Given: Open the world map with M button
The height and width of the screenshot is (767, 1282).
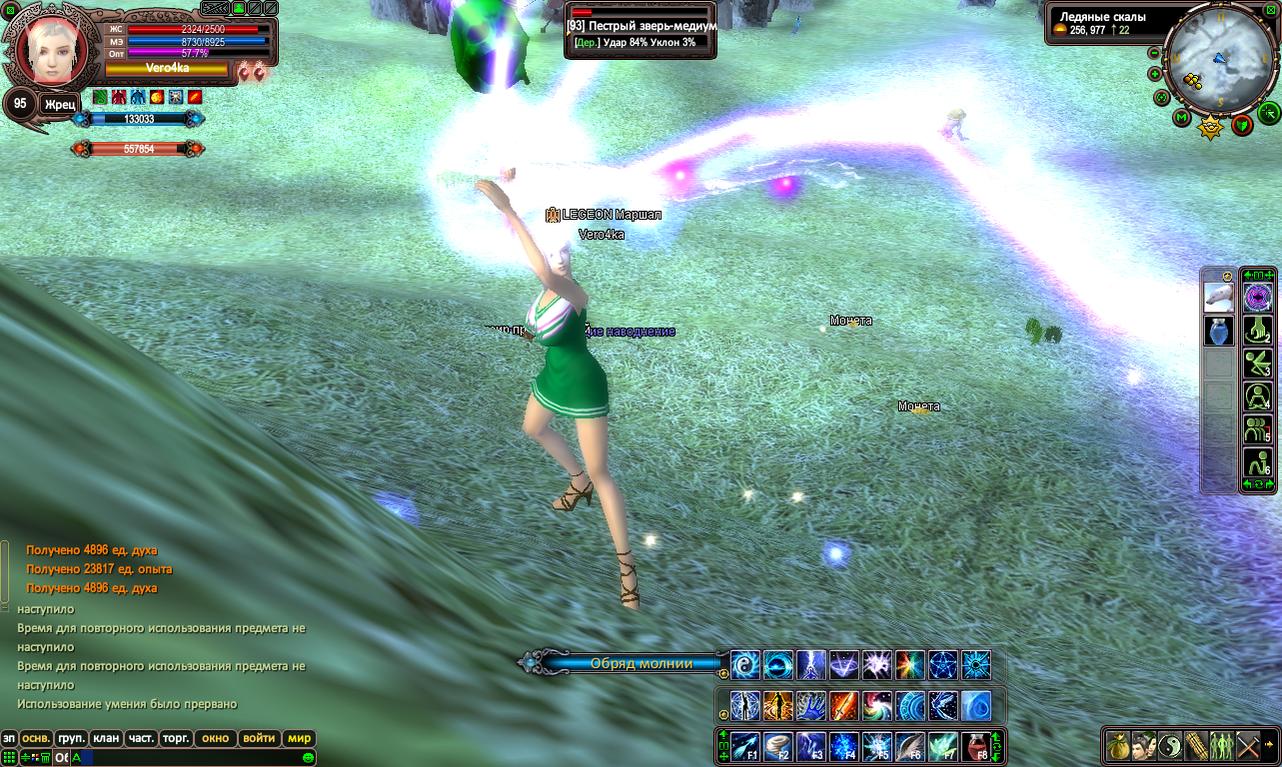Looking at the screenshot, I should point(1181,119).
